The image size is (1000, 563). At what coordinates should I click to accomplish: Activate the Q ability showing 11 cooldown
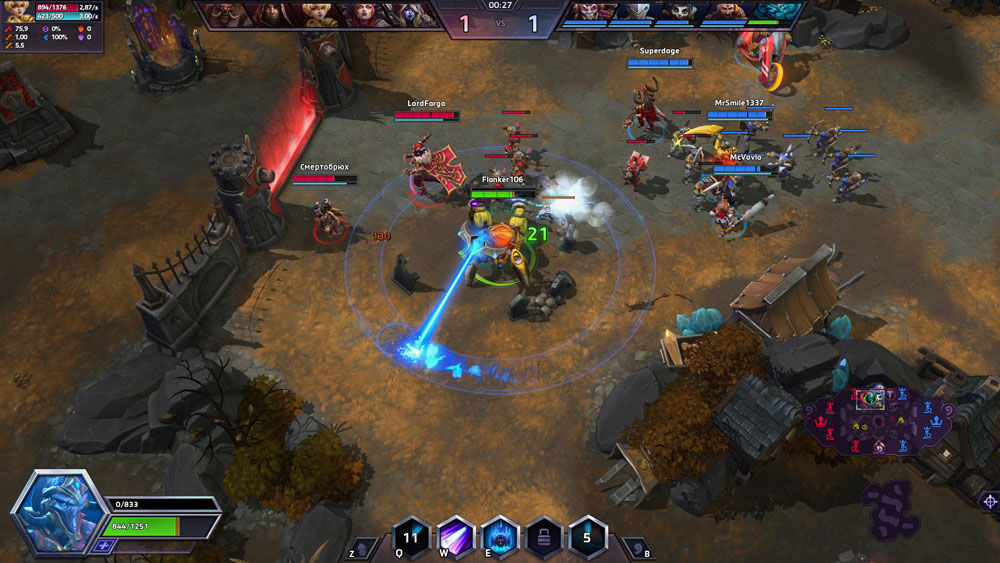pyautogui.click(x=411, y=535)
